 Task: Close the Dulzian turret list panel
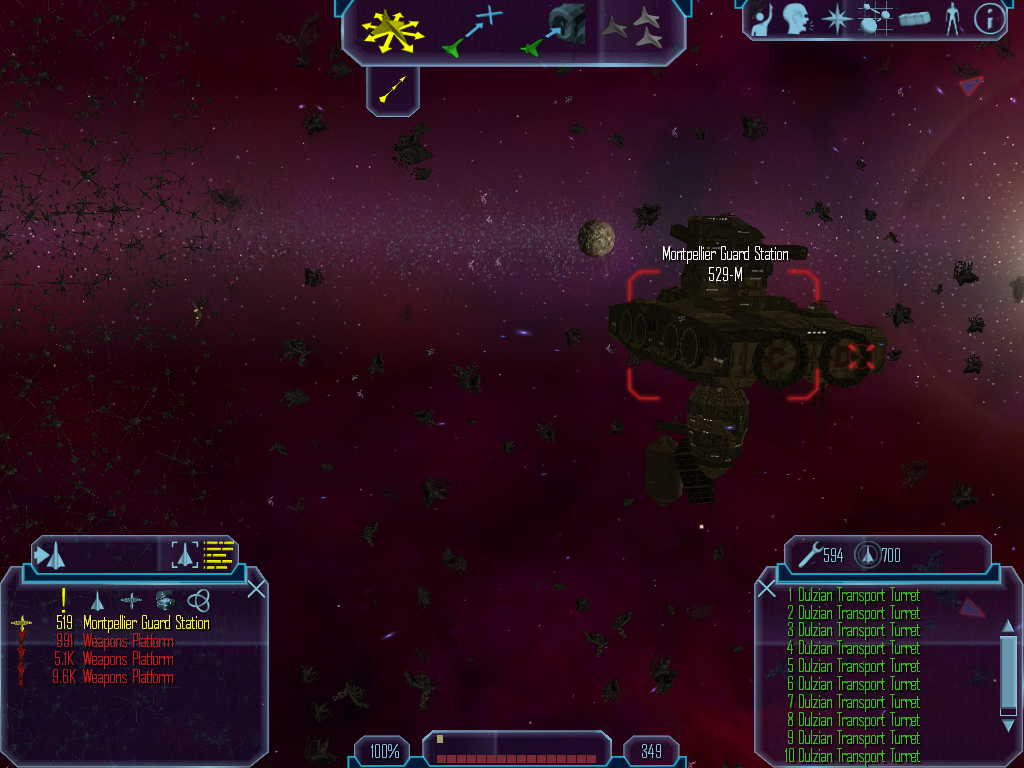click(767, 589)
